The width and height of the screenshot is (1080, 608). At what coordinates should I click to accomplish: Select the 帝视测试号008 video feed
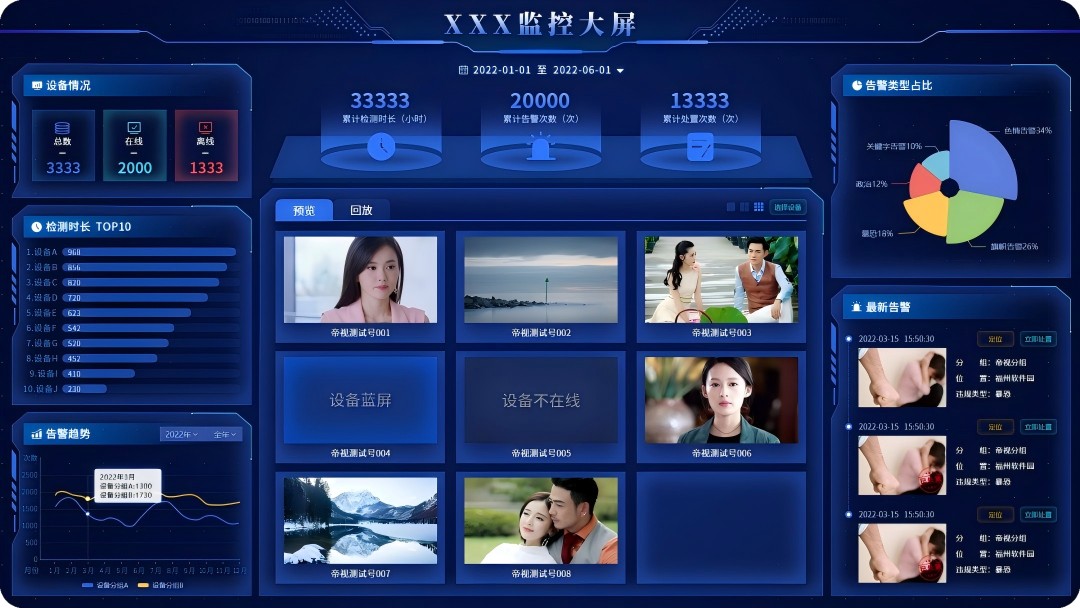click(x=540, y=521)
